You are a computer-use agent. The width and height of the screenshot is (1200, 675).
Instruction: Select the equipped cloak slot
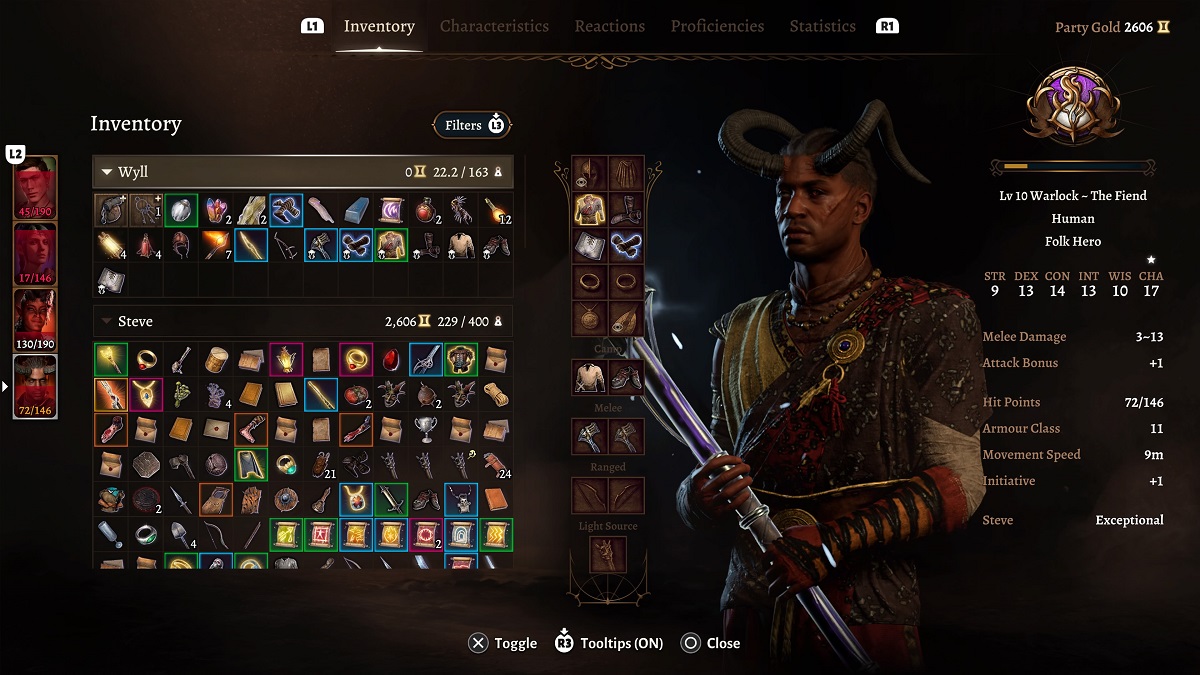point(627,174)
